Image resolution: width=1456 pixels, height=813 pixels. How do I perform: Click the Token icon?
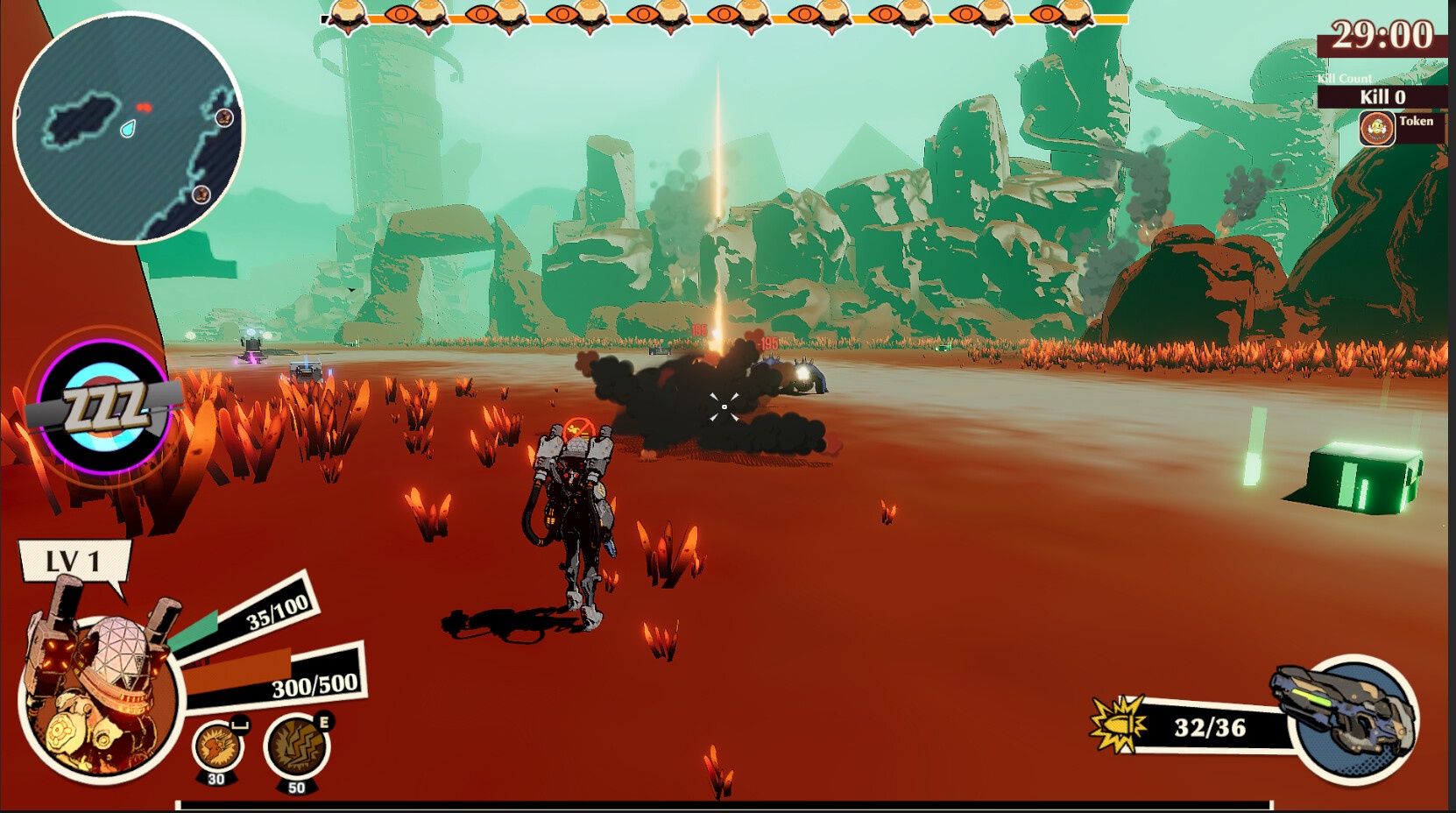tap(1376, 129)
